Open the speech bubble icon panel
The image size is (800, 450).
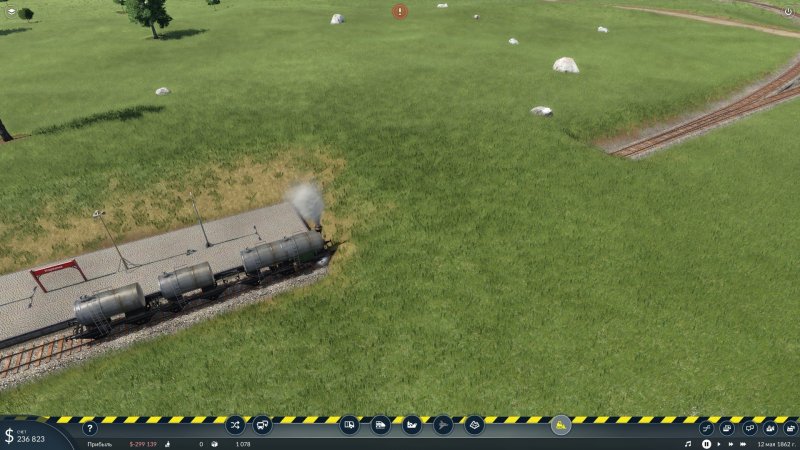(749, 428)
